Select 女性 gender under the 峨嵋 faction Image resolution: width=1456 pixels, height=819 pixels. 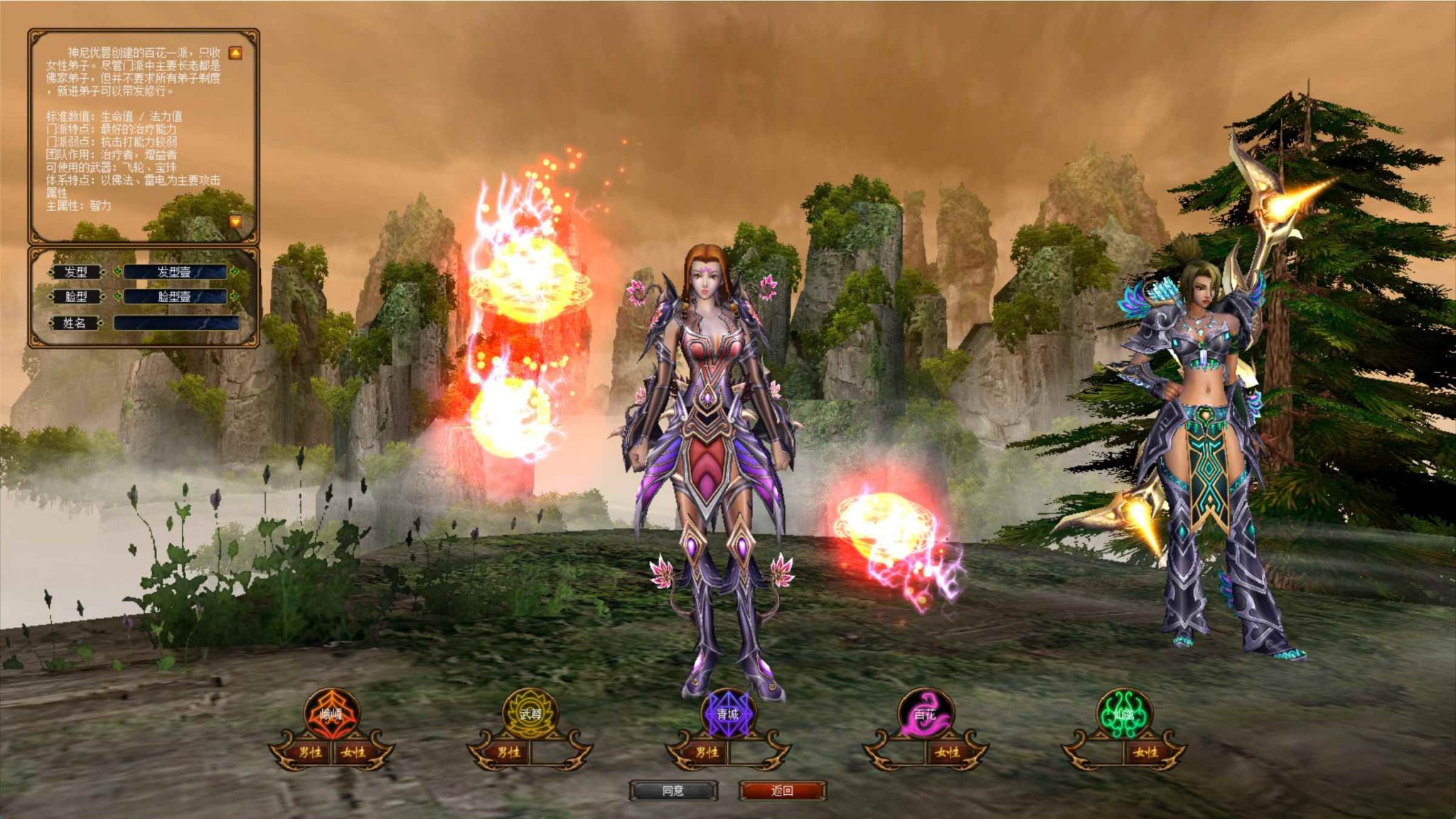(x=353, y=752)
